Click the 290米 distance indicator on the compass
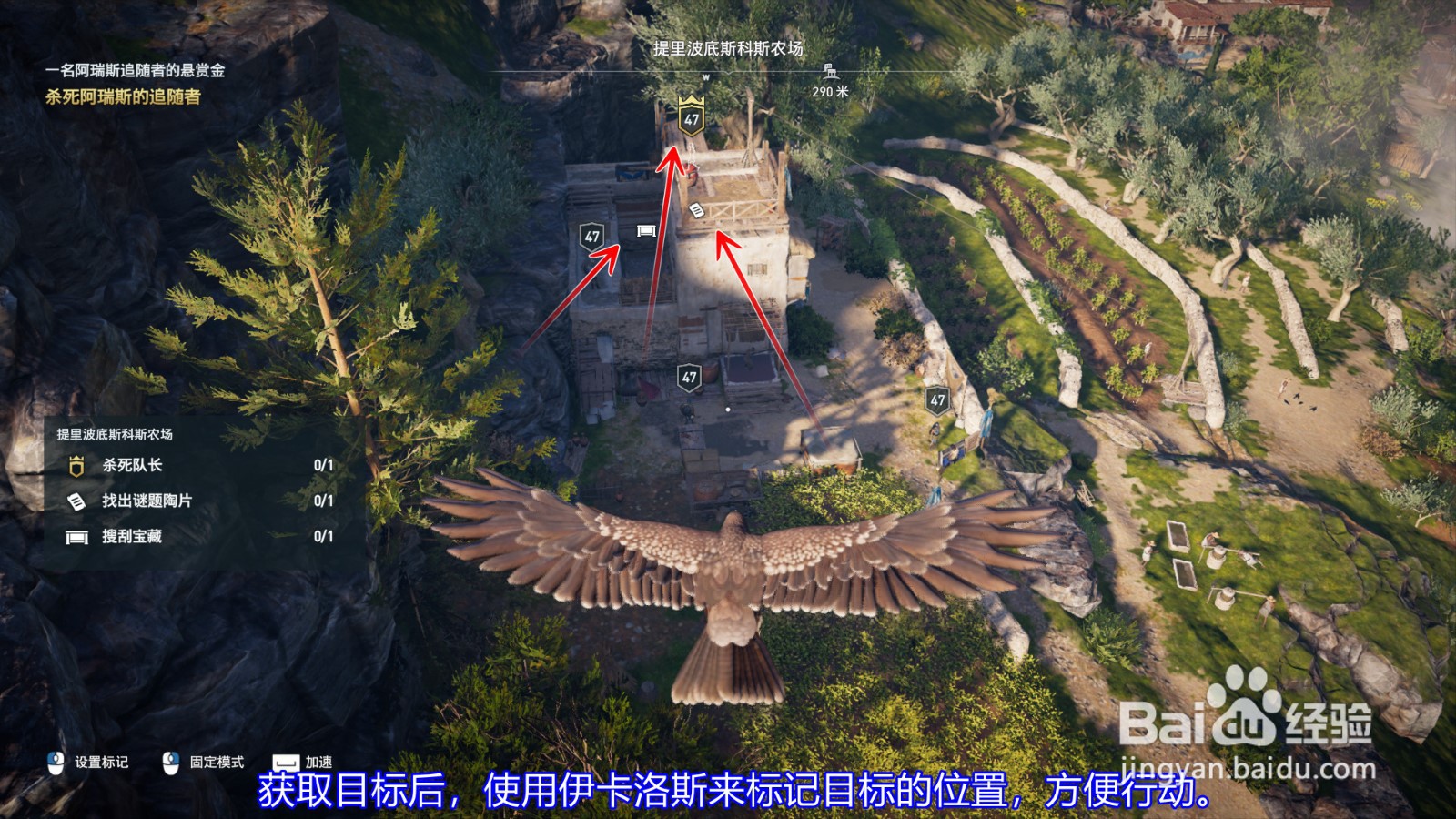The width and height of the screenshot is (1456, 819). (831, 91)
